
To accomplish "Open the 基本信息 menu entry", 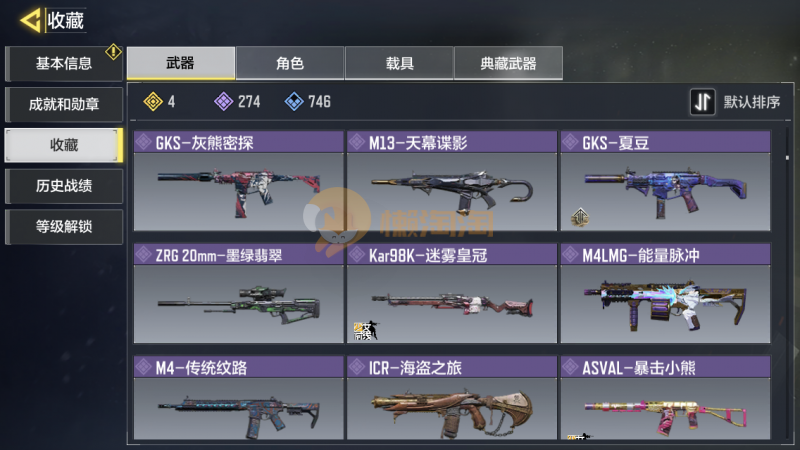I will tap(64, 64).
